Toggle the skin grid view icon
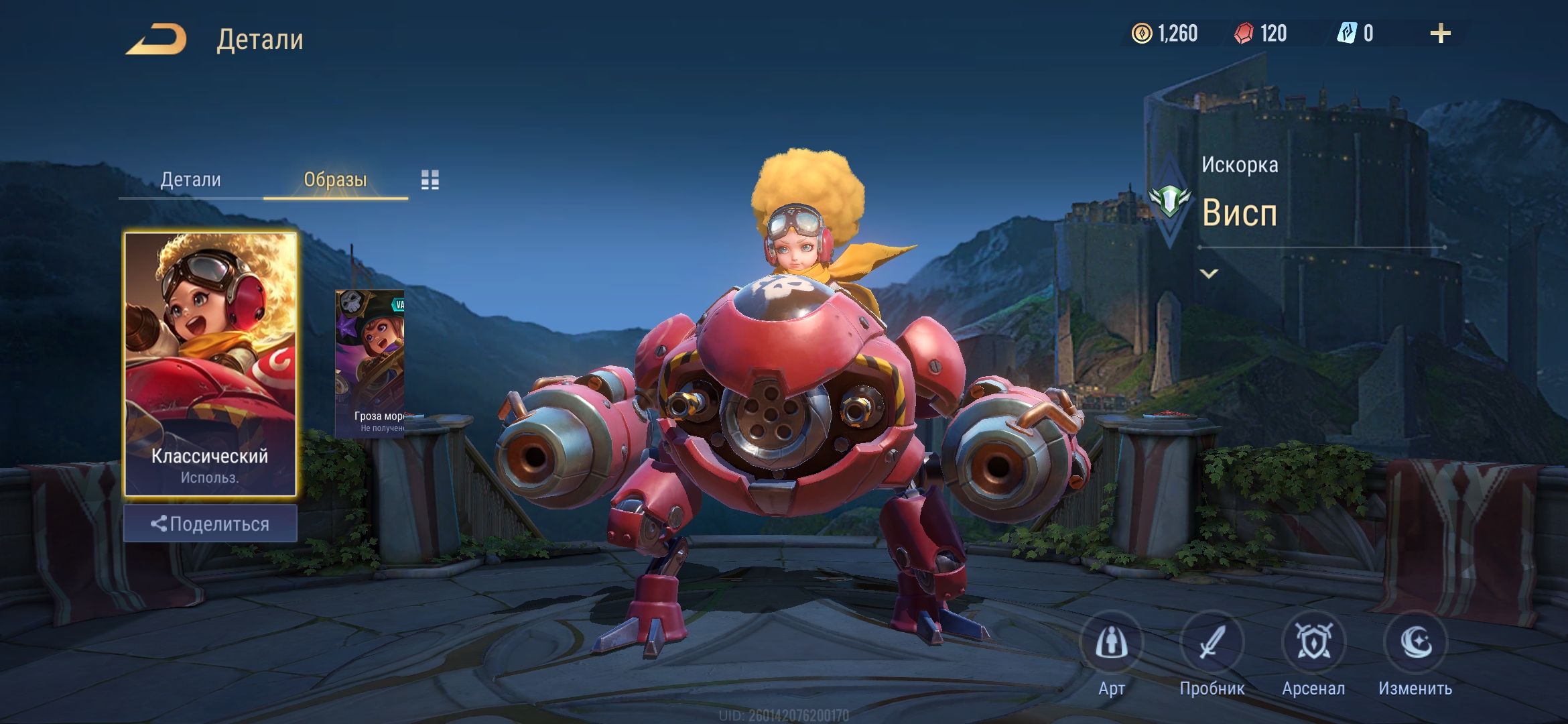Image resolution: width=1568 pixels, height=724 pixels. pos(430,180)
